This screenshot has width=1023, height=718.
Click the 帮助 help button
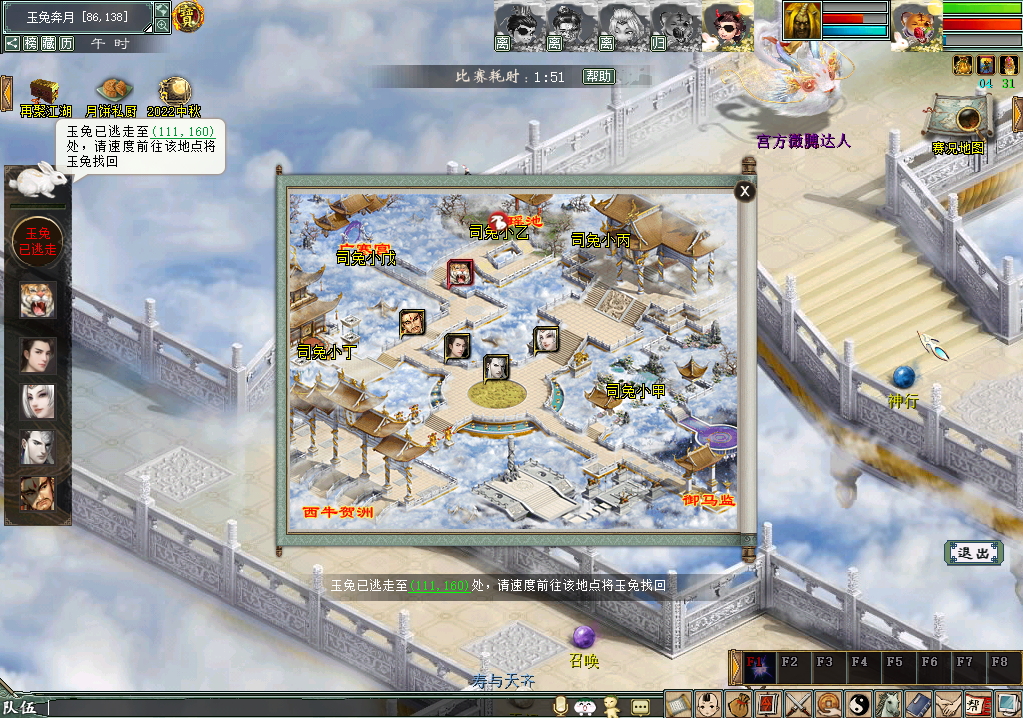click(598, 76)
